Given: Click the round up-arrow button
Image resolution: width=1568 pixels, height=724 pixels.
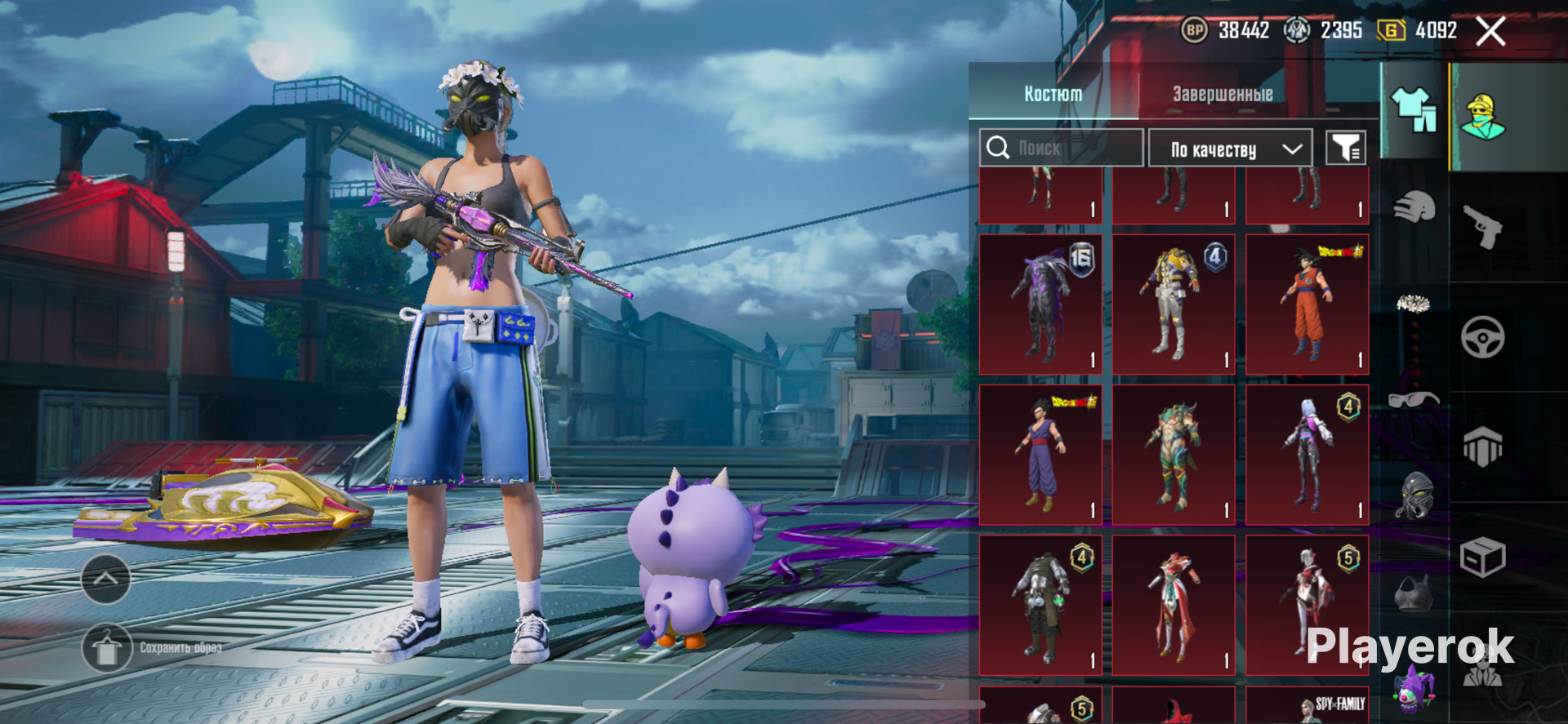Looking at the screenshot, I should click(106, 579).
